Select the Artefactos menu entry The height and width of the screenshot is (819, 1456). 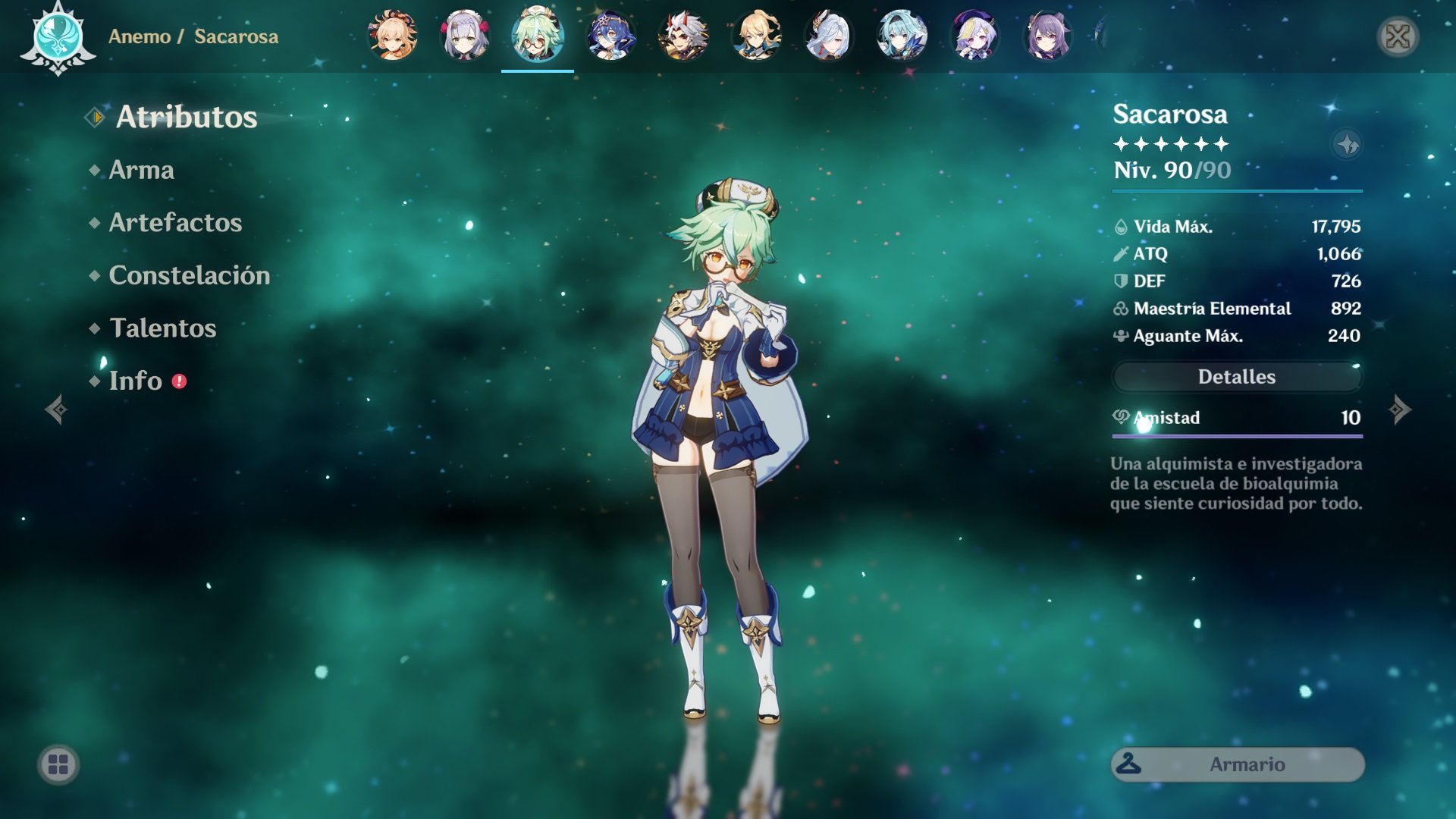175,222
